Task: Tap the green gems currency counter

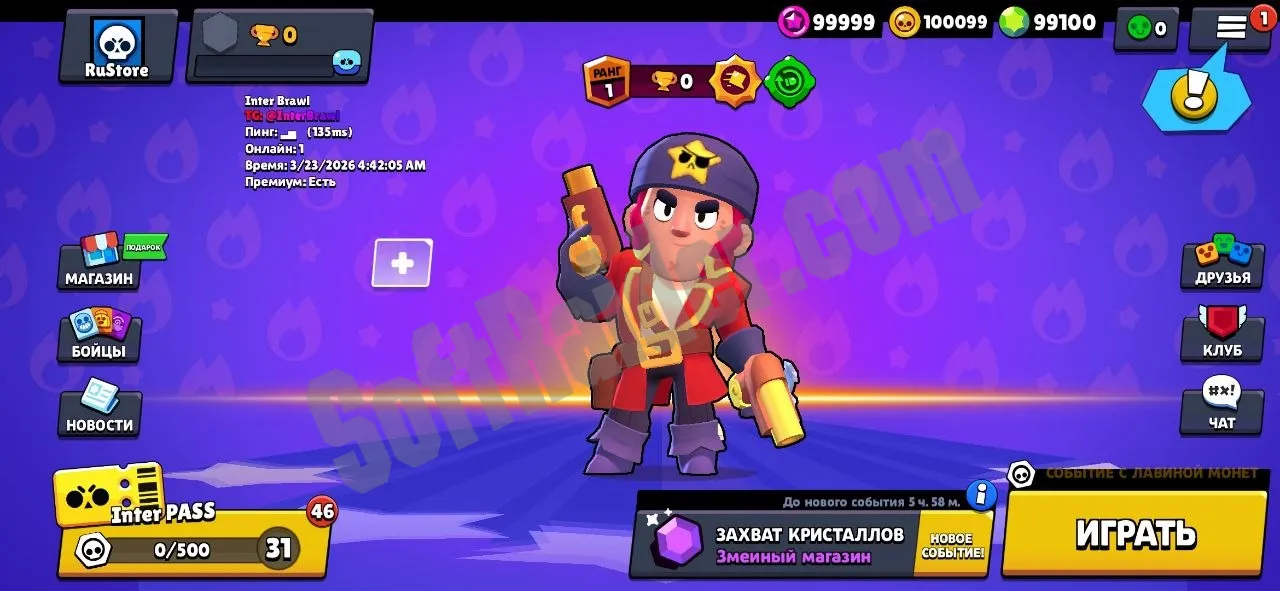Action: [x=1049, y=22]
